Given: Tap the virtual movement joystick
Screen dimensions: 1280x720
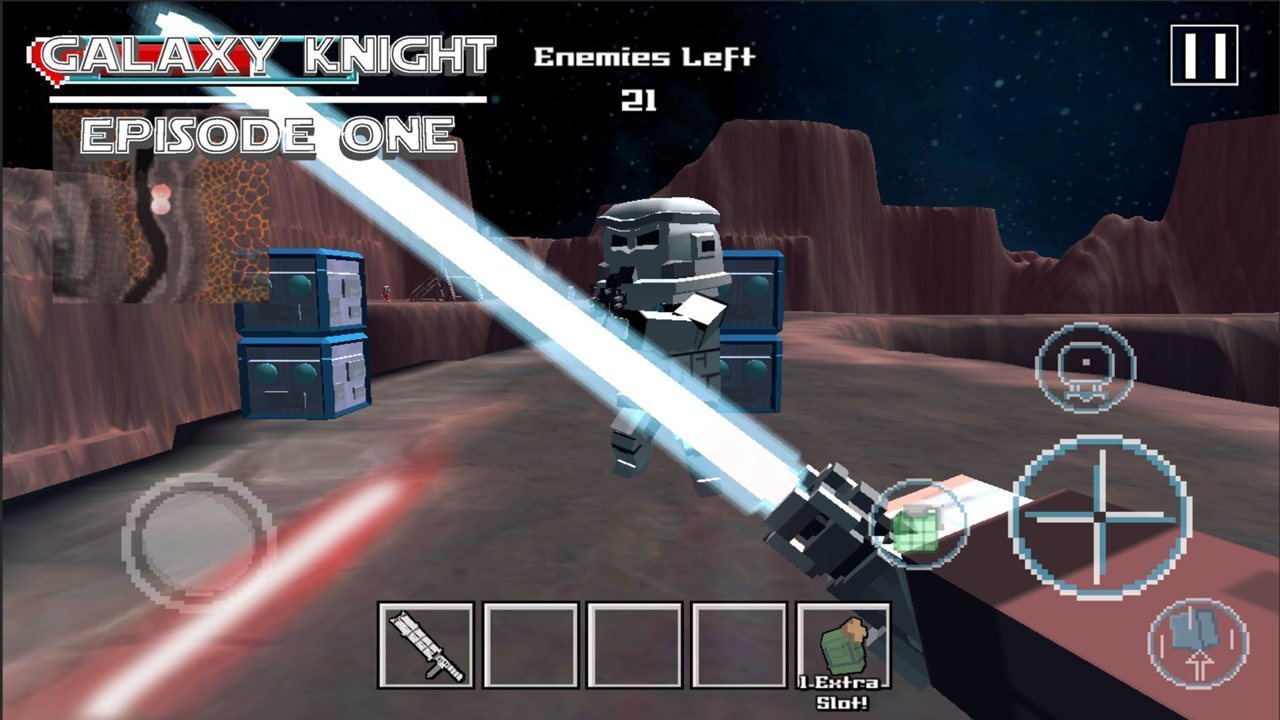Looking at the screenshot, I should (x=199, y=540).
